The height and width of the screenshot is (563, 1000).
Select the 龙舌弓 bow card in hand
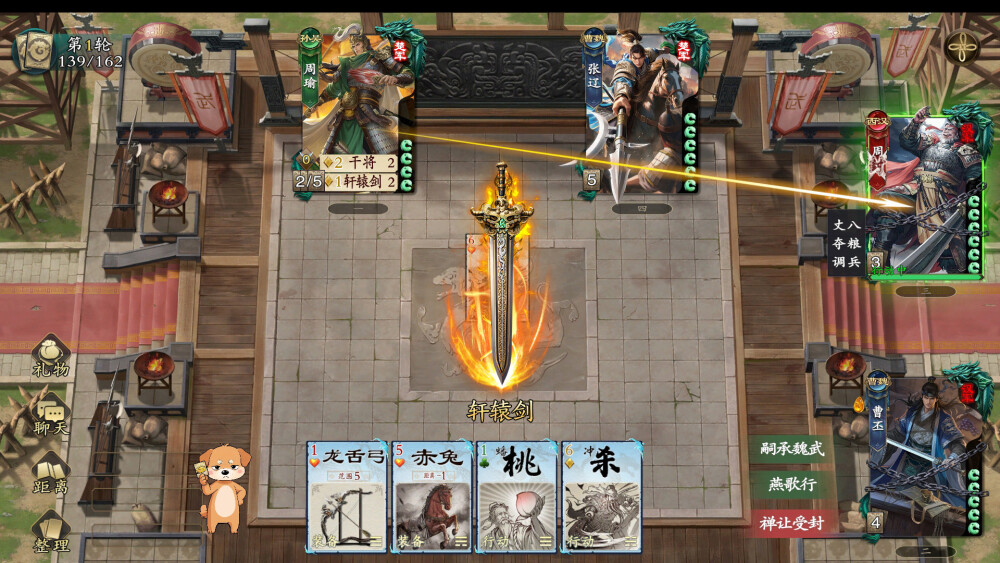point(347,496)
